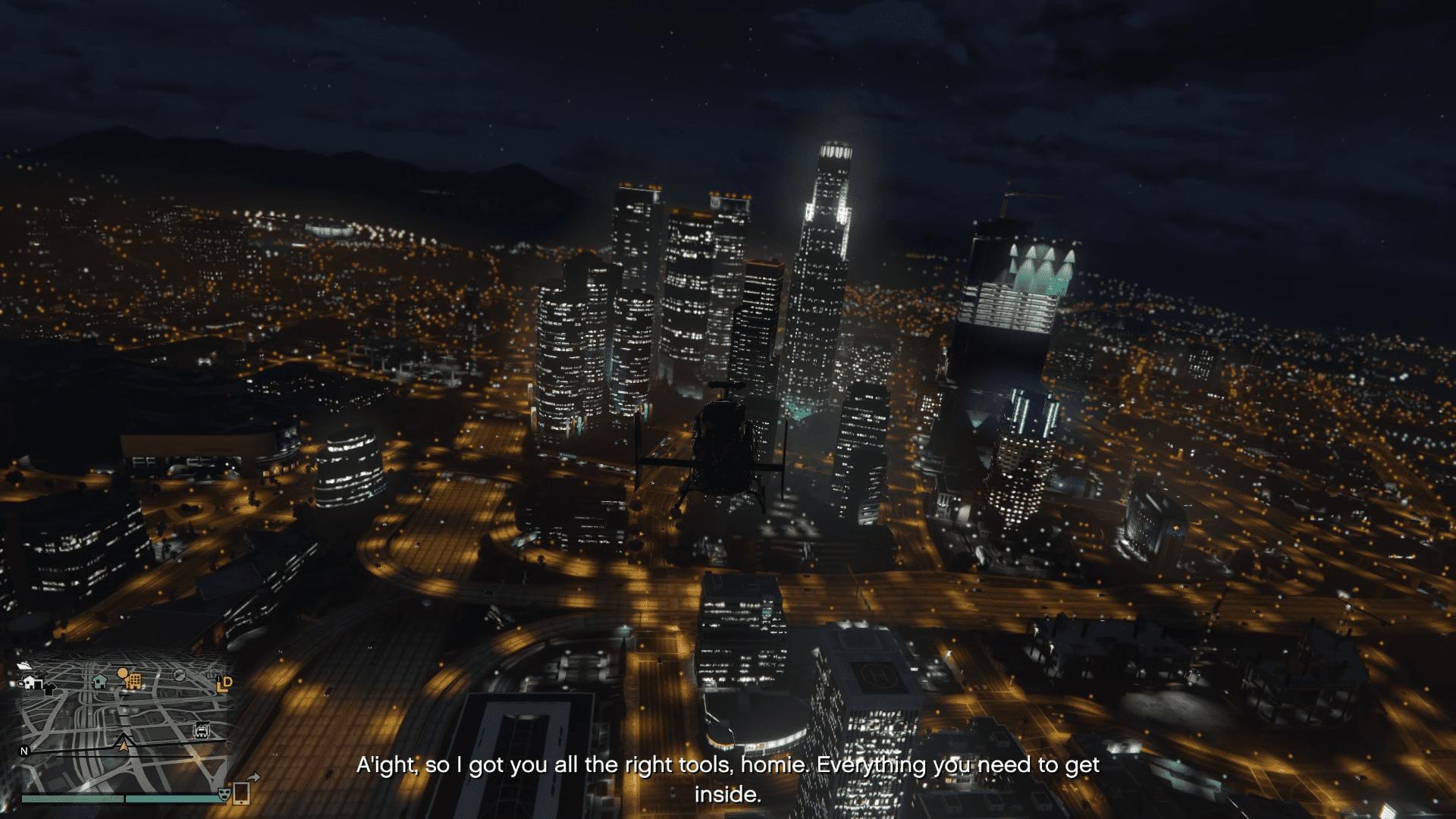The width and height of the screenshot is (1456, 819).
Task: Select the teal mask icon by the phone
Action: 224,794
